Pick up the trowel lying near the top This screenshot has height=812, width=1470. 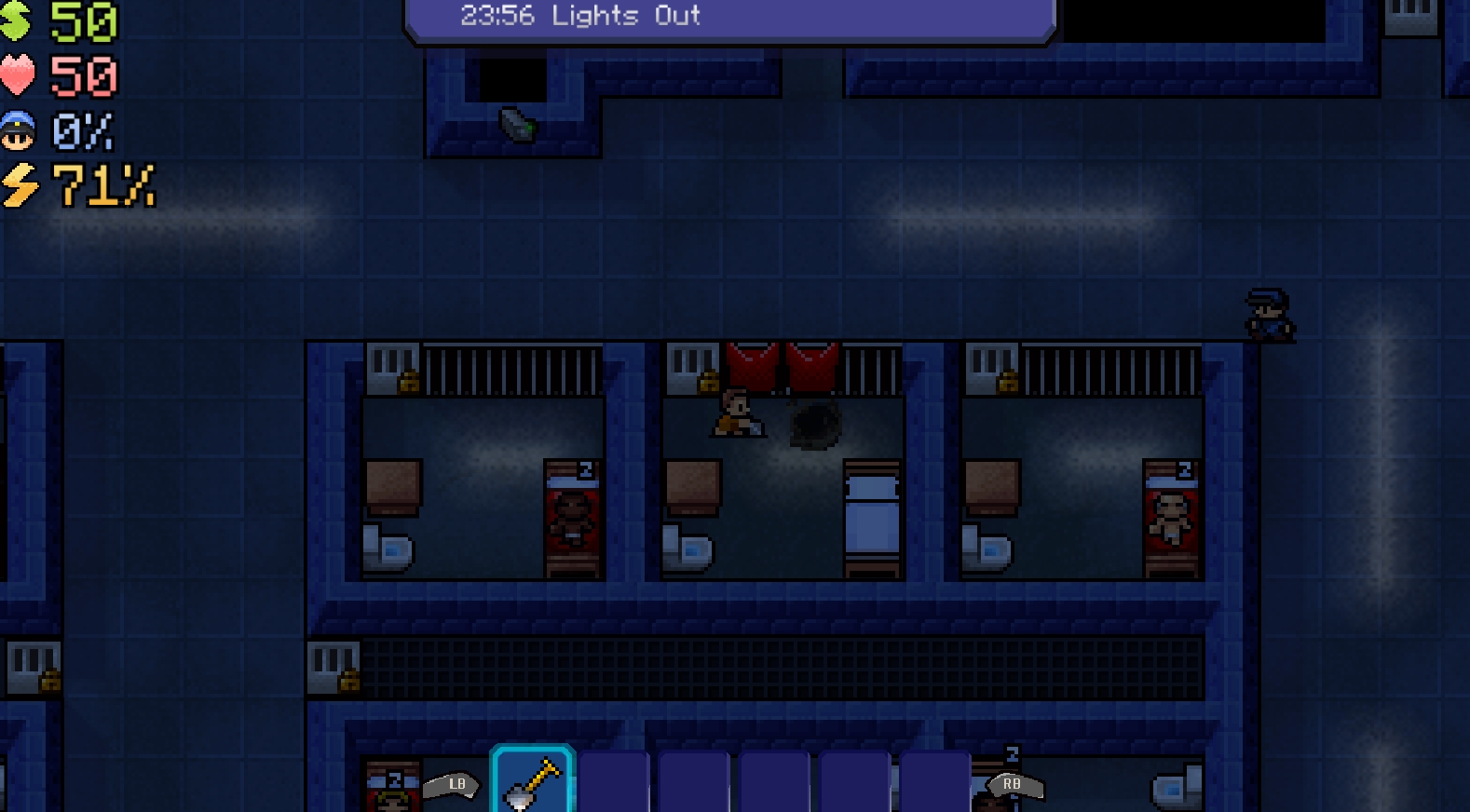coord(516,123)
